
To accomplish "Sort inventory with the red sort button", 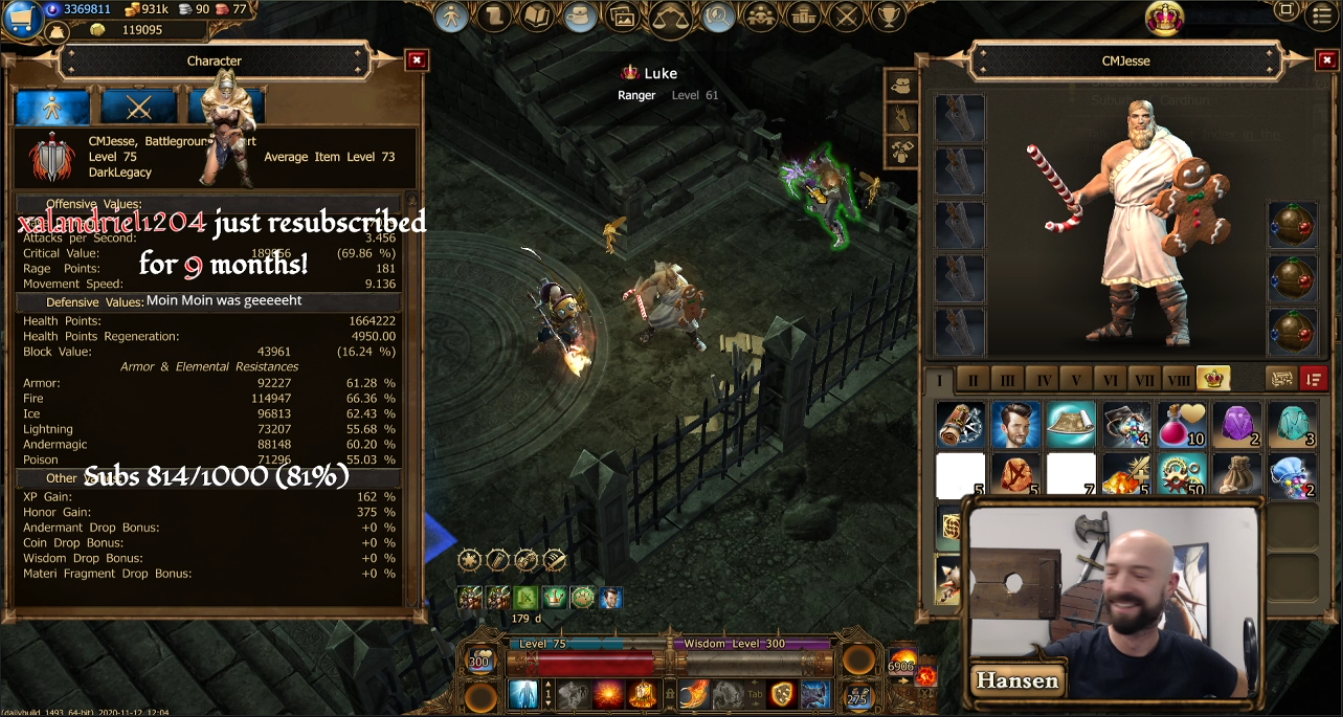I will (1314, 379).
